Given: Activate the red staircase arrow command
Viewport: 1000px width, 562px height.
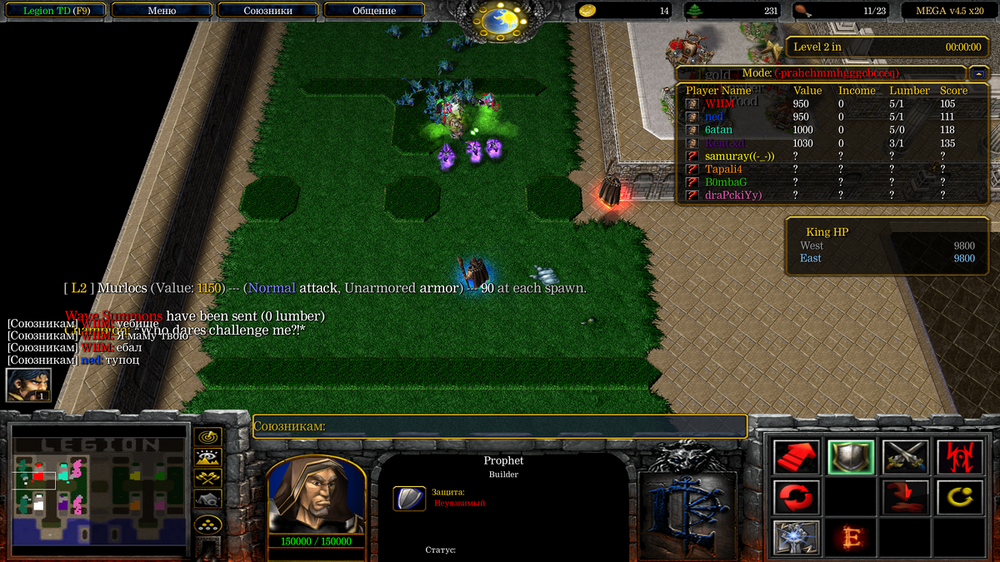Looking at the screenshot, I should coord(797,457).
